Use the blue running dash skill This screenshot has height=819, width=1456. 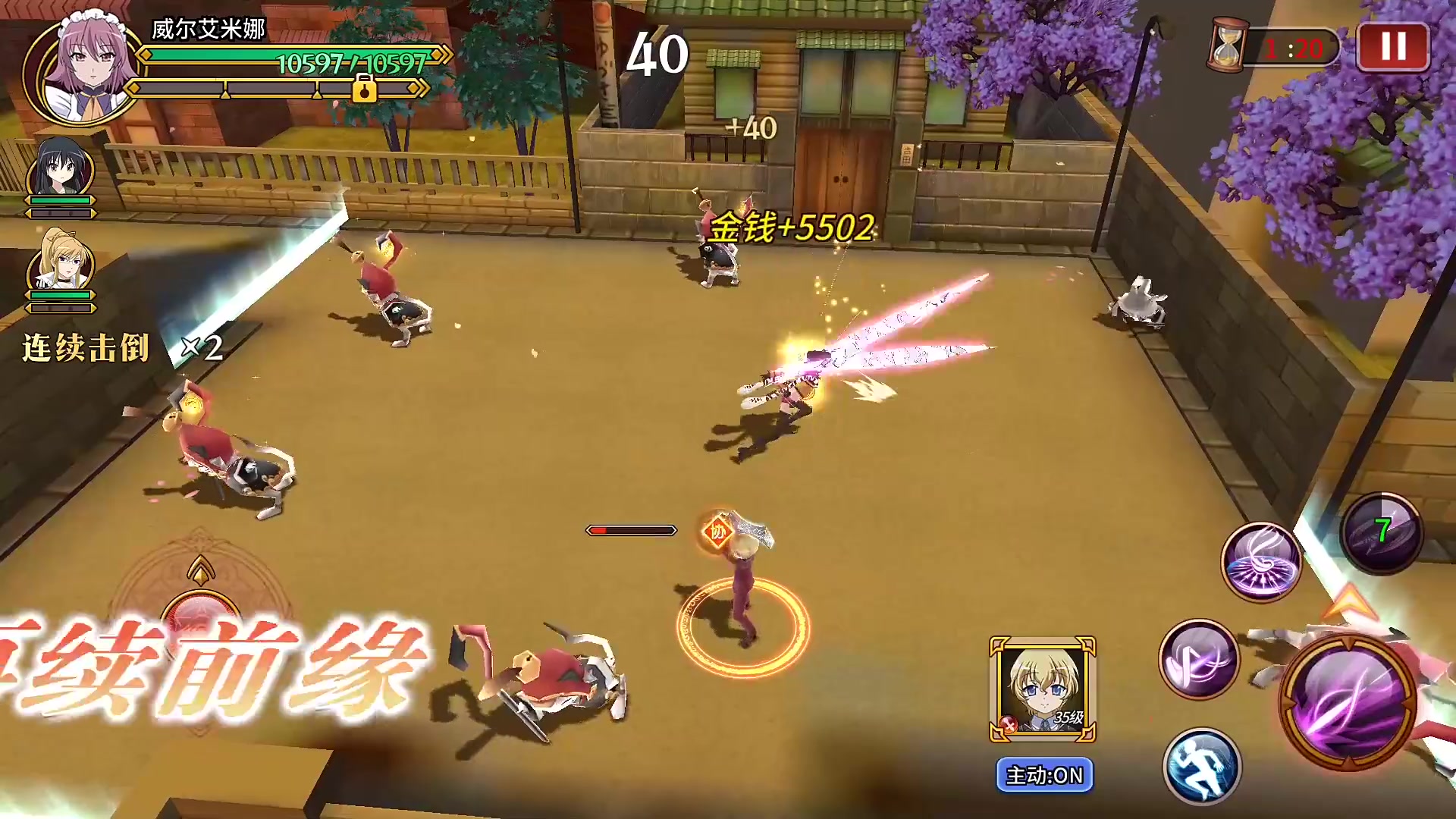click(1201, 766)
